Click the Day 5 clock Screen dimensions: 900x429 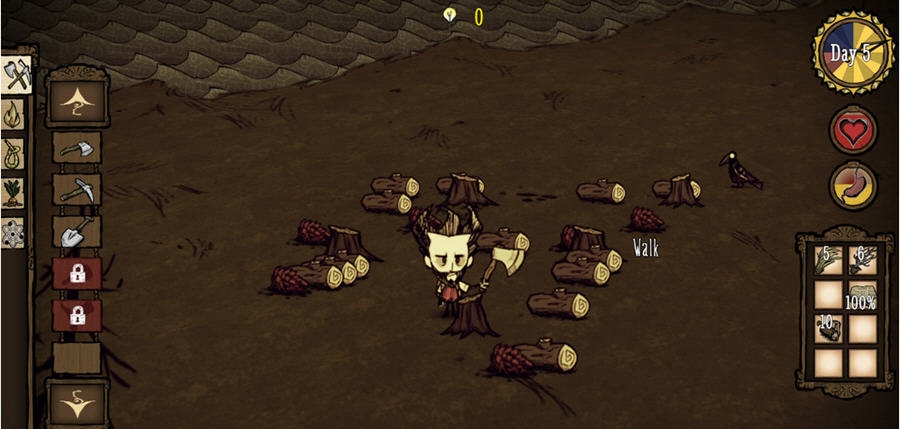[851, 54]
